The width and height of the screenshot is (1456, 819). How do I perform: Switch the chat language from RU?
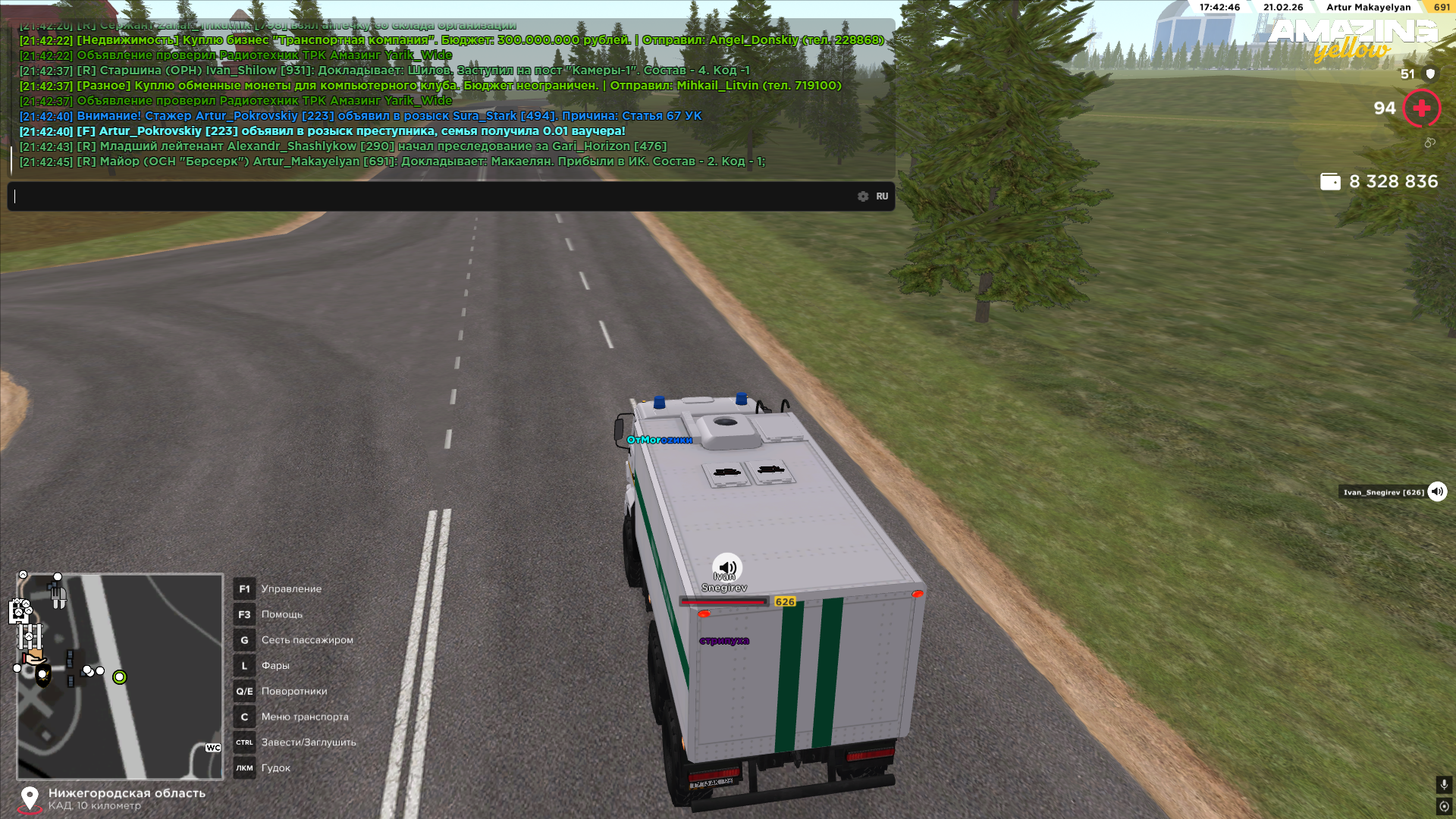tap(882, 196)
